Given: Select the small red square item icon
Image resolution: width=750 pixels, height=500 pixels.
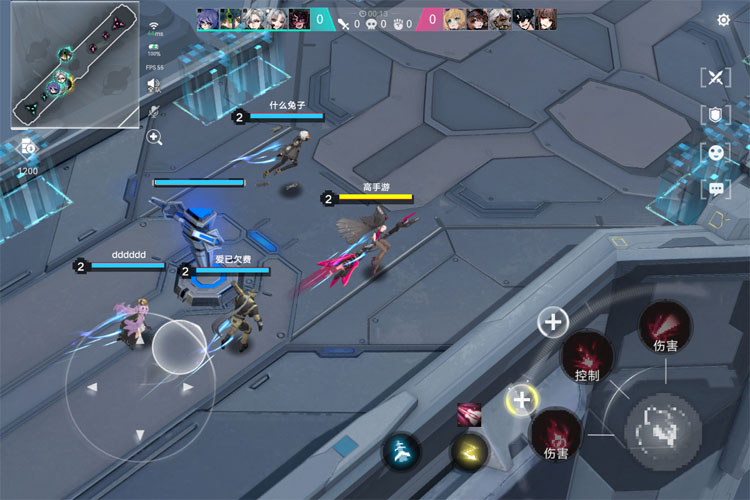Looking at the screenshot, I should click(x=469, y=413).
